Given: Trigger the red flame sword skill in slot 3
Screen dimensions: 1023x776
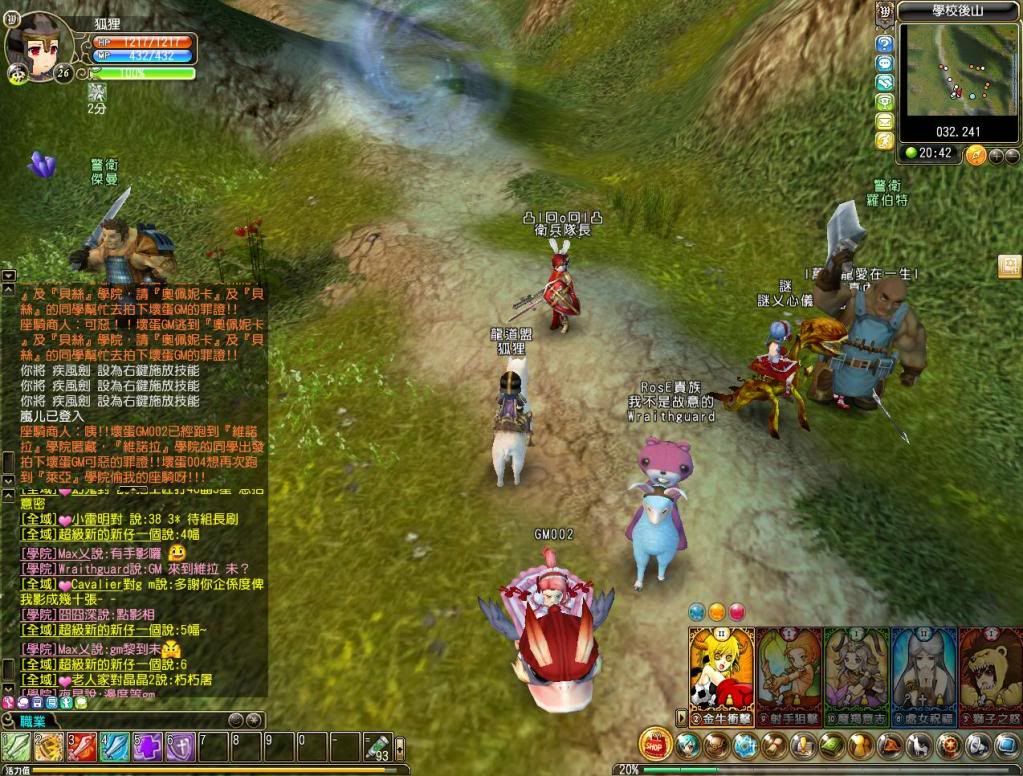Looking at the screenshot, I should point(82,747).
